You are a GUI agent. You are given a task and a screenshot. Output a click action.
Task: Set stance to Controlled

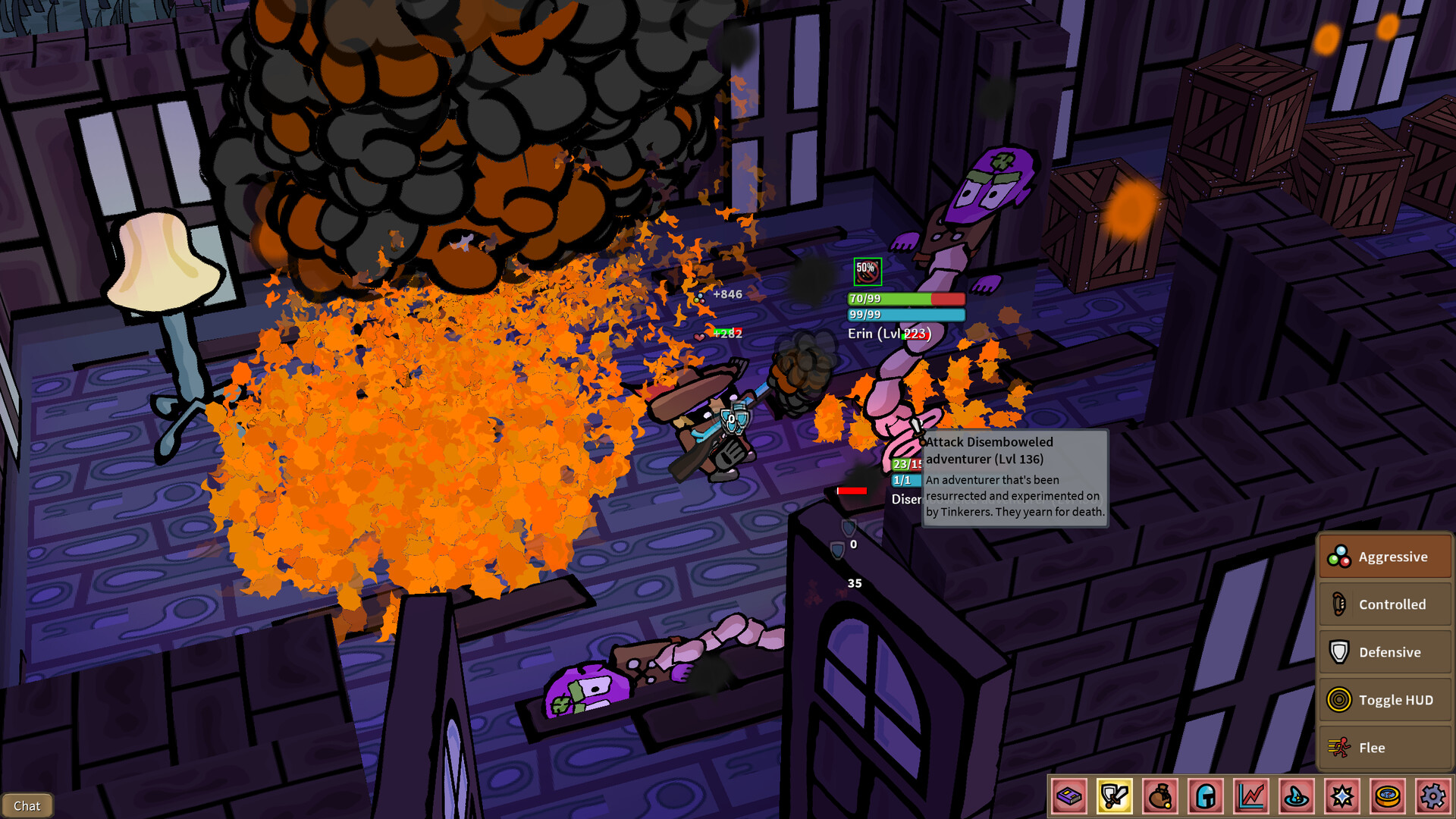click(x=1385, y=604)
